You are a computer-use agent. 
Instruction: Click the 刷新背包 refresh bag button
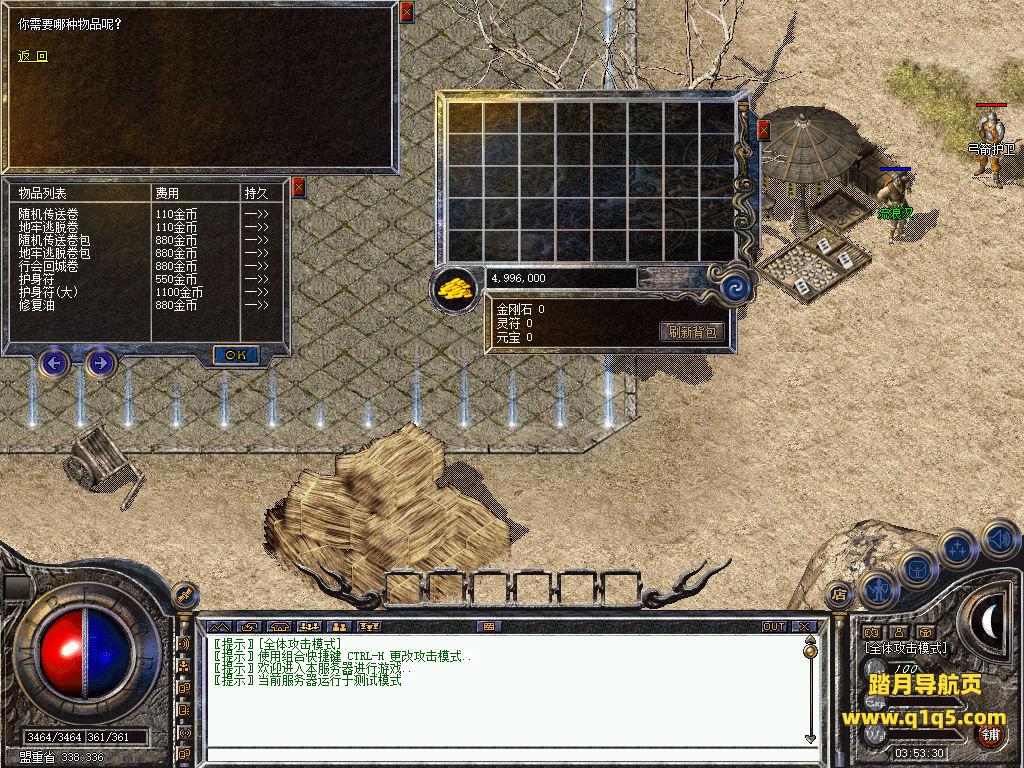tap(692, 332)
